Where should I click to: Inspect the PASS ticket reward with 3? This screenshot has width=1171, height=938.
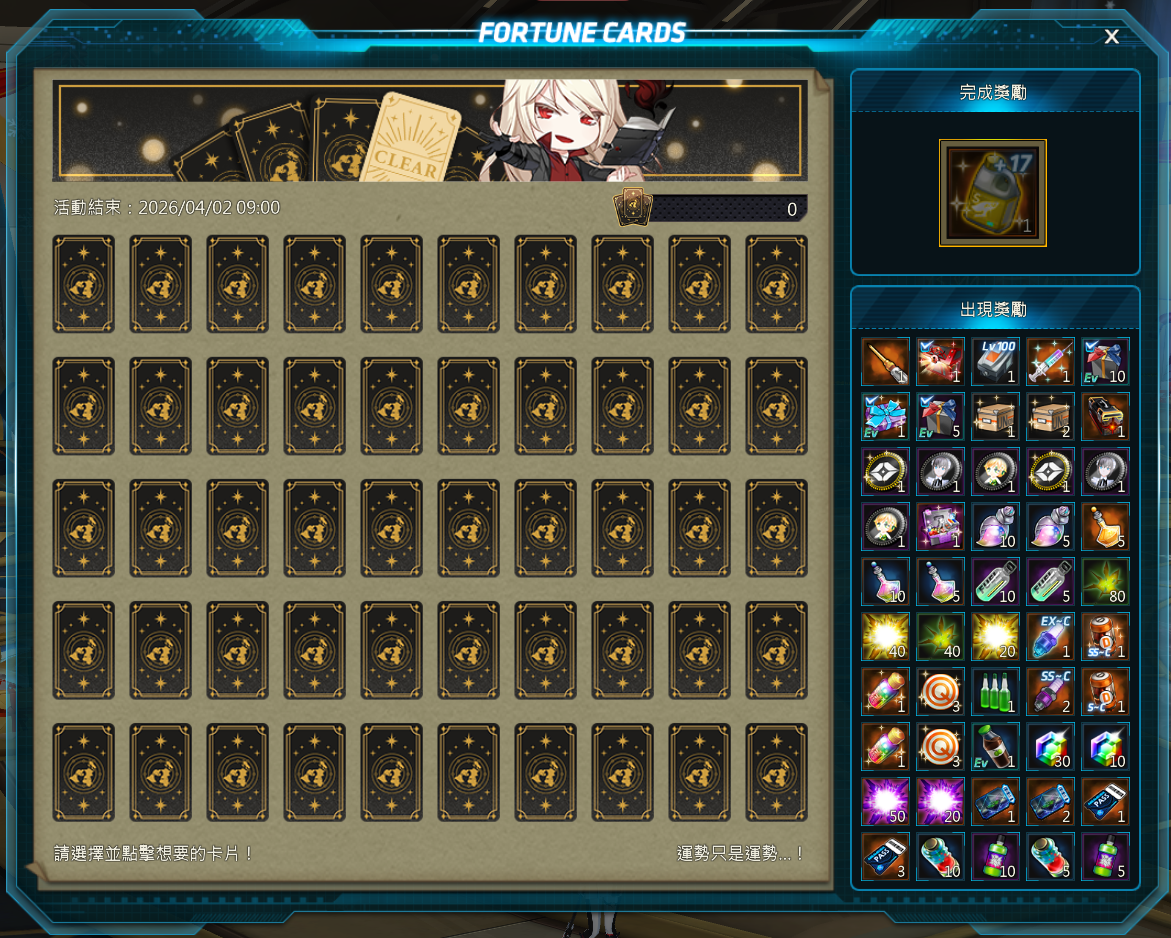(886, 856)
